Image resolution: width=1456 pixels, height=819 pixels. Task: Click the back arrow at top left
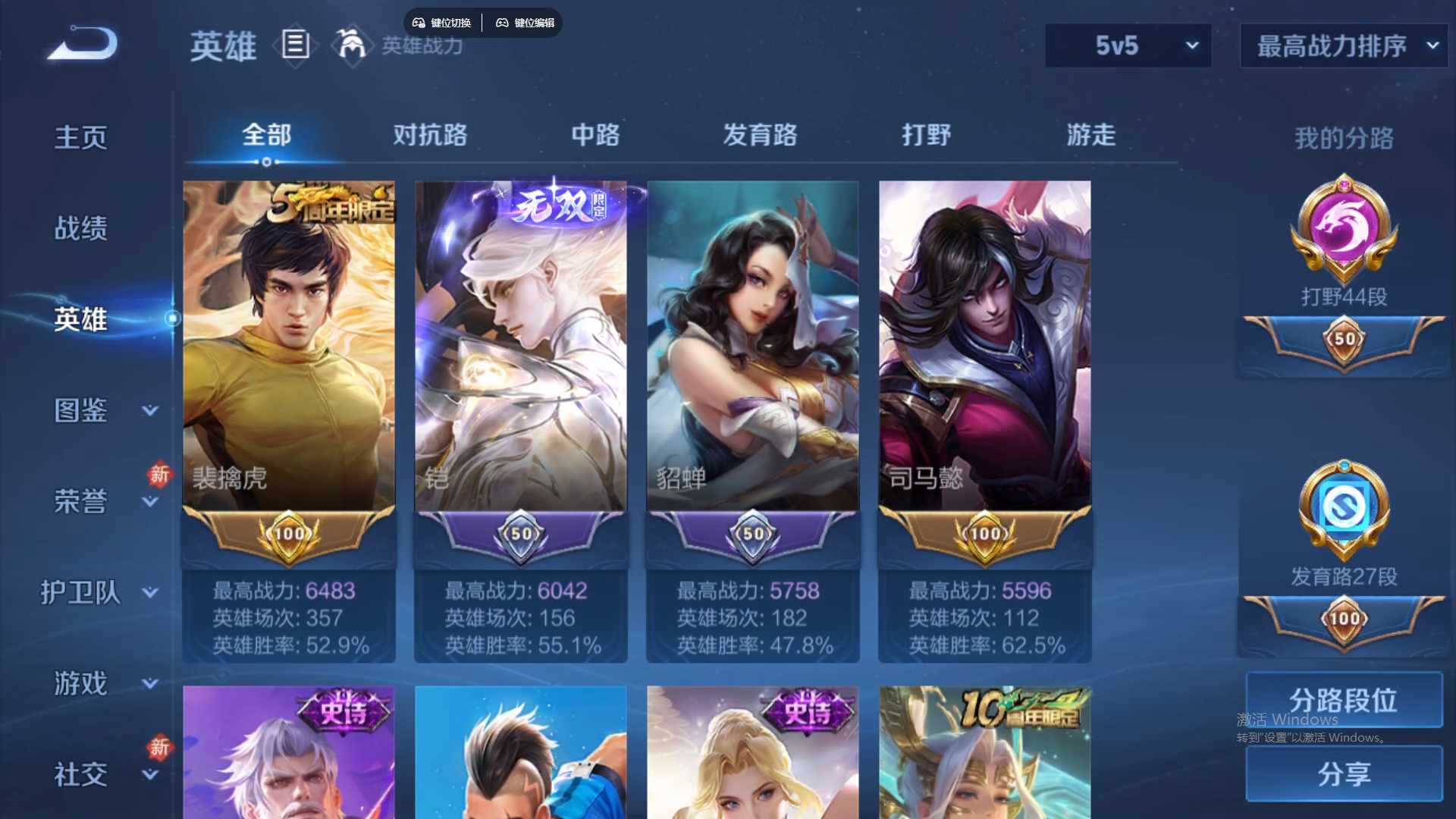(80, 45)
